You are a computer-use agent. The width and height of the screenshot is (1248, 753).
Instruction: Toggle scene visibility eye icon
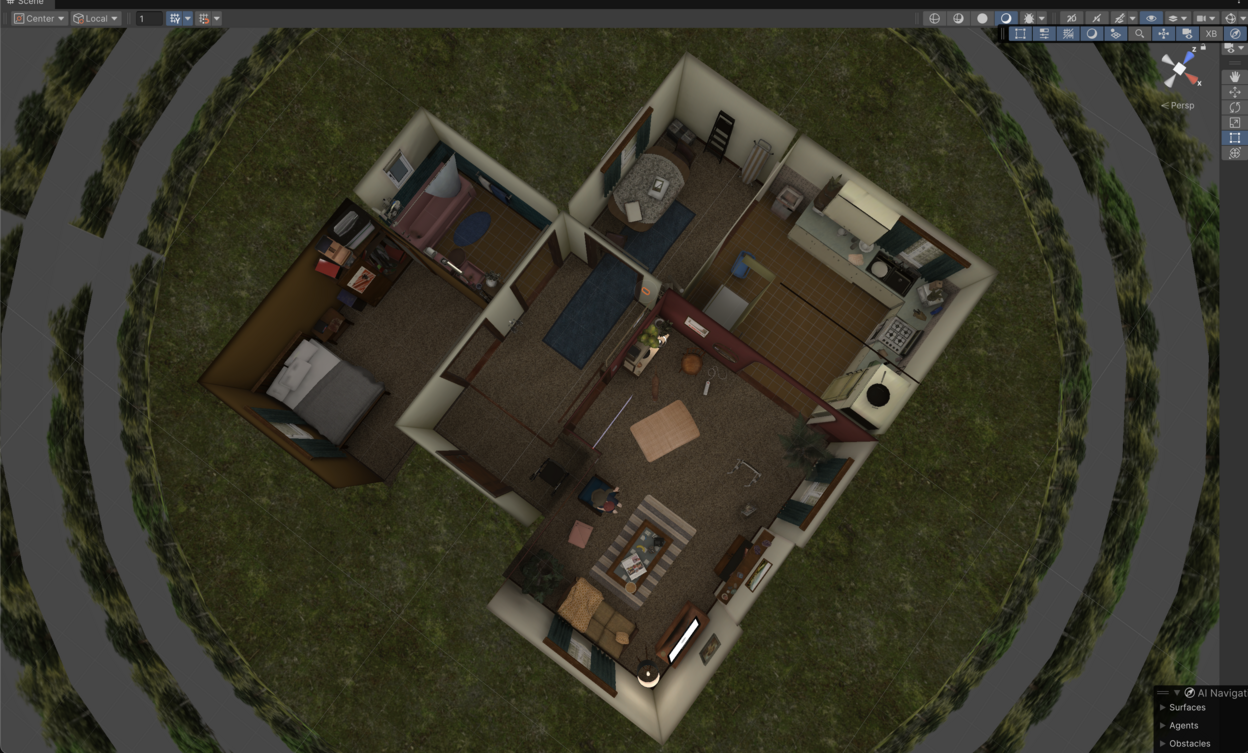[1151, 18]
